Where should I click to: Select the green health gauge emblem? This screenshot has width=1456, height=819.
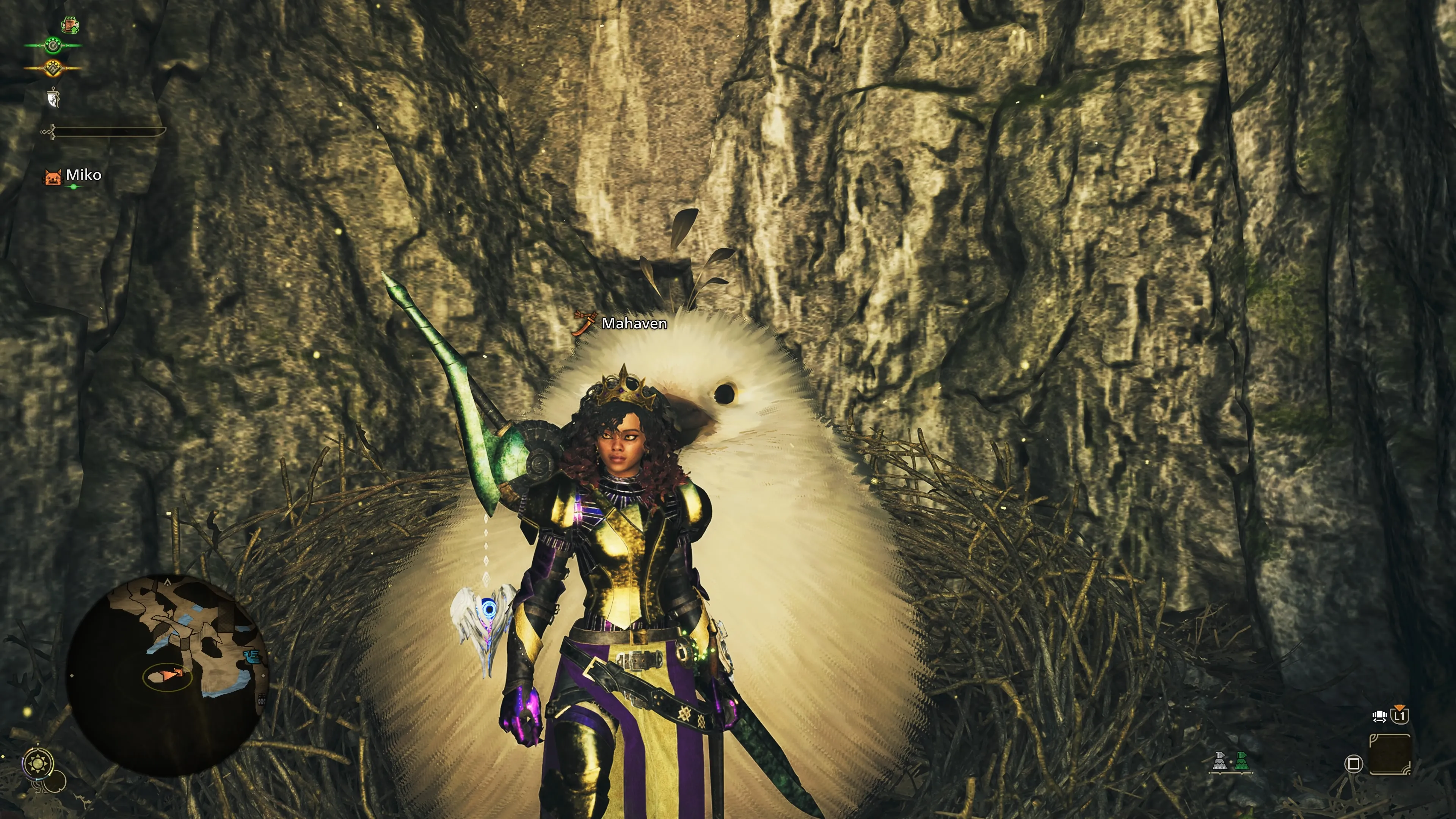click(x=53, y=45)
